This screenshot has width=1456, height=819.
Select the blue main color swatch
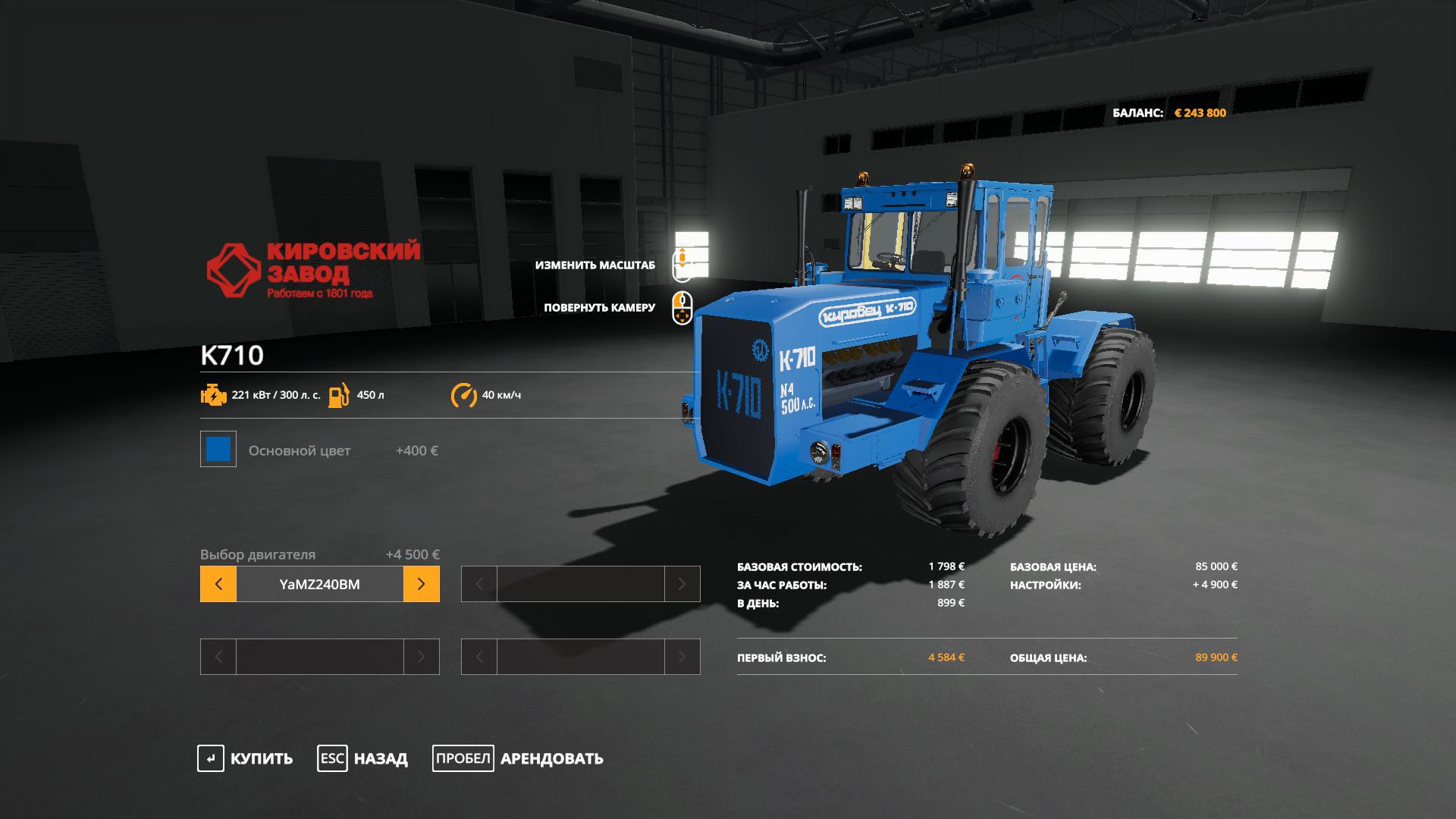pos(218,449)
